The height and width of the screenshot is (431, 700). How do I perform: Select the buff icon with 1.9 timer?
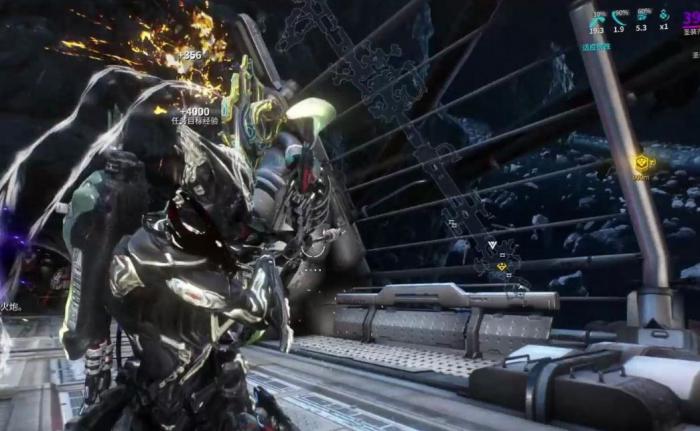tap(620, 16)
